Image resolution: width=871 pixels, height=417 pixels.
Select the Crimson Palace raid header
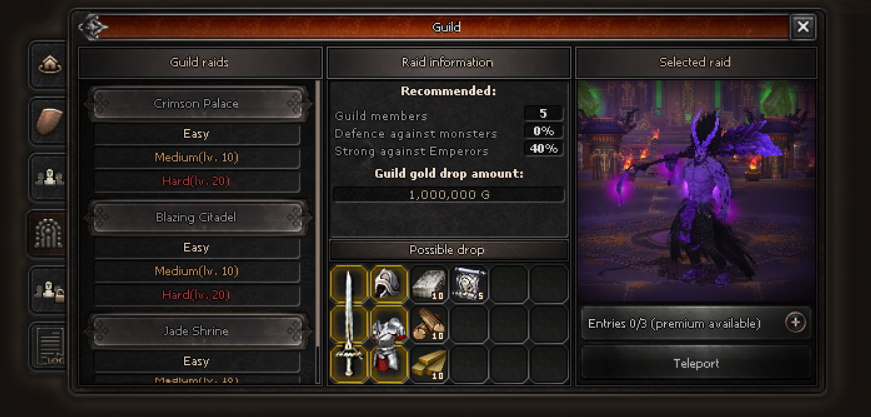[196, 104]
